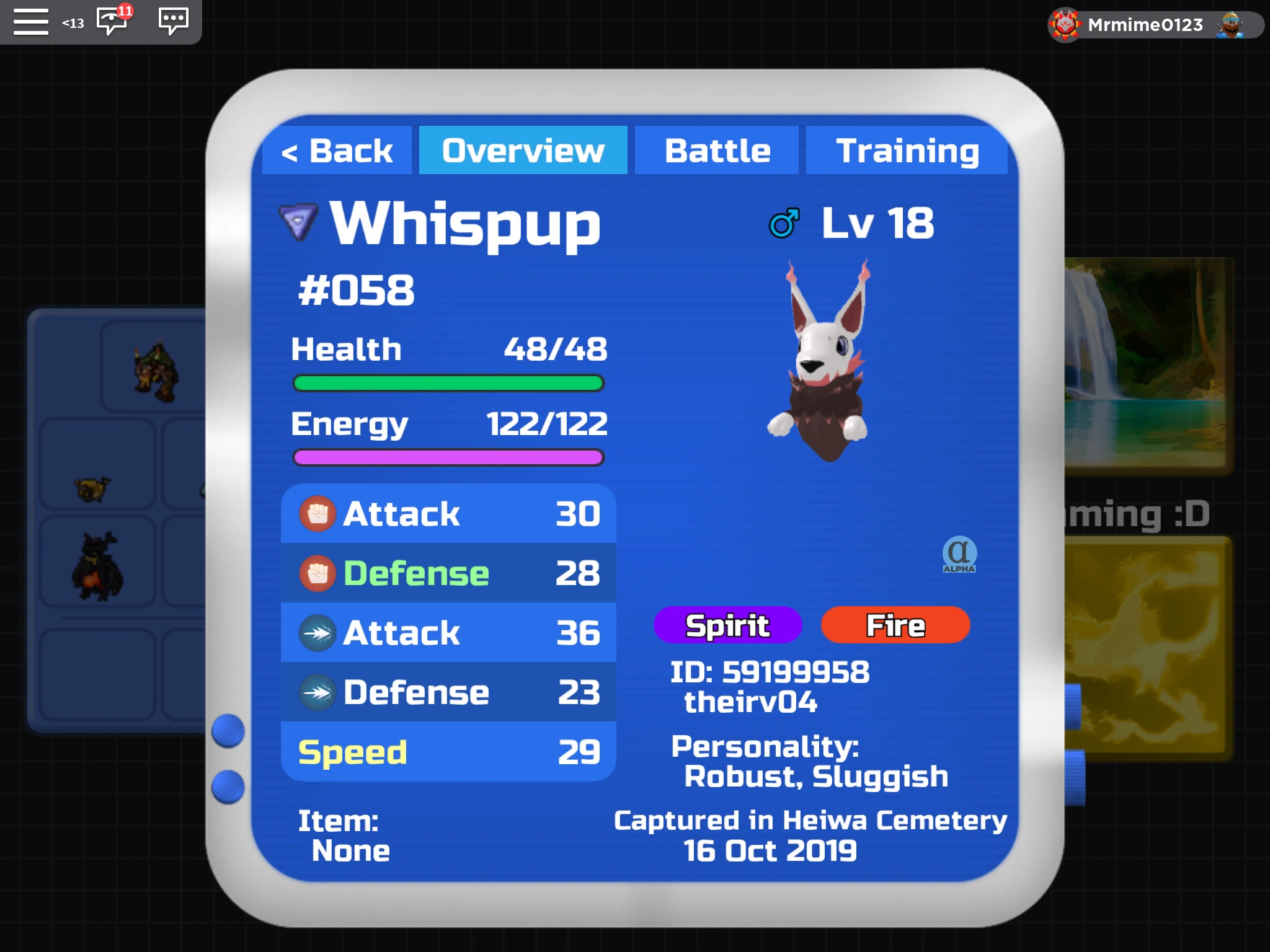Click the Fire type badge
The height and width of the screenshot is (952, 1270).
895,625
